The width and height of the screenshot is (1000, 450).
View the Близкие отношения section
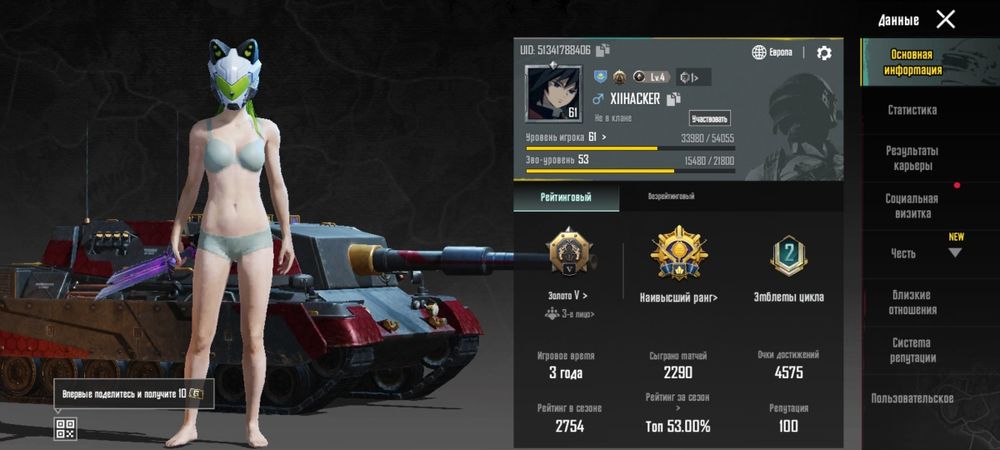pyautogui.click(x=912, y=302)
